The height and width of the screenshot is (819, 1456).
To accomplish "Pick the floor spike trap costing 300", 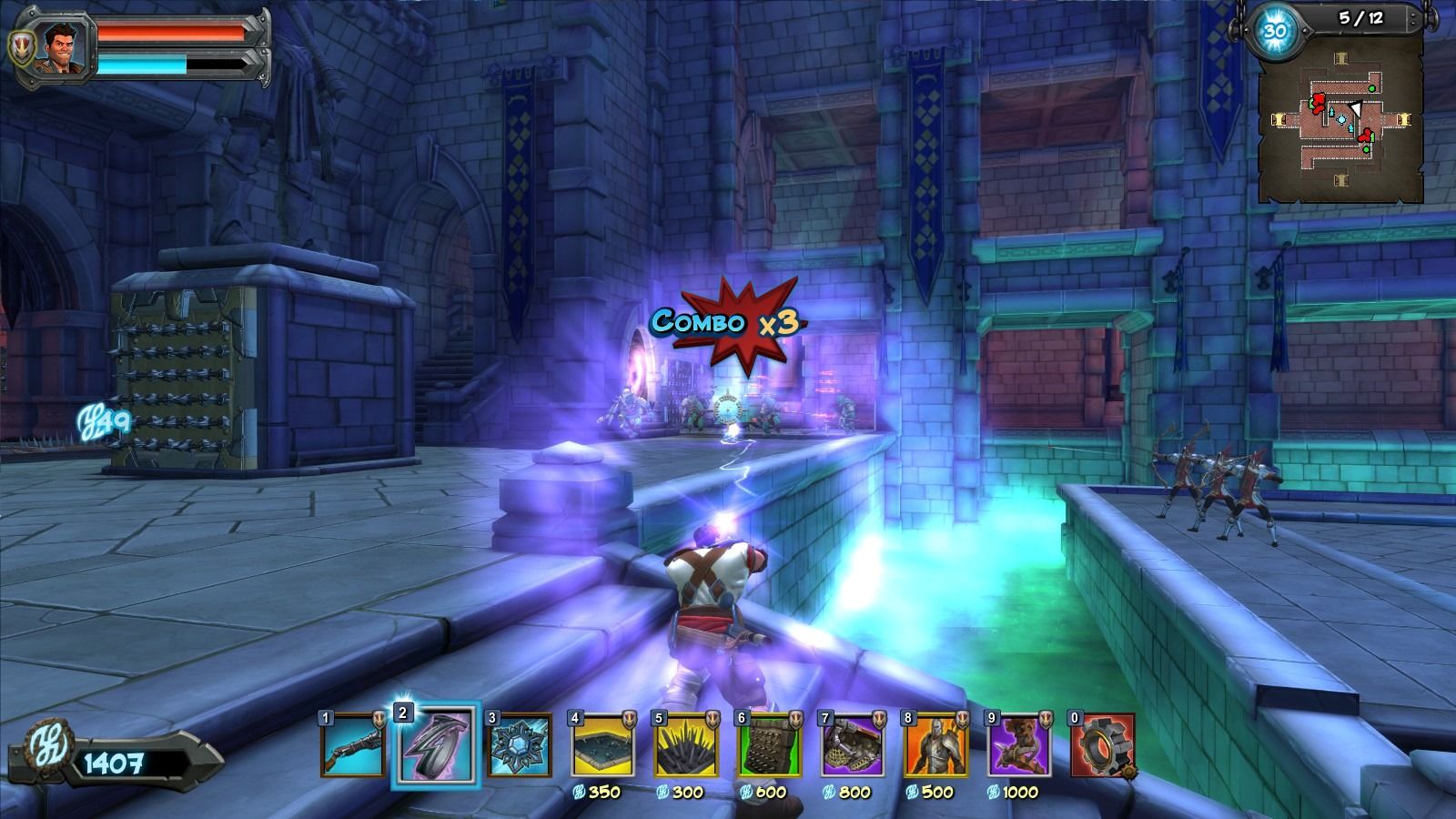I will coord(686,745).
